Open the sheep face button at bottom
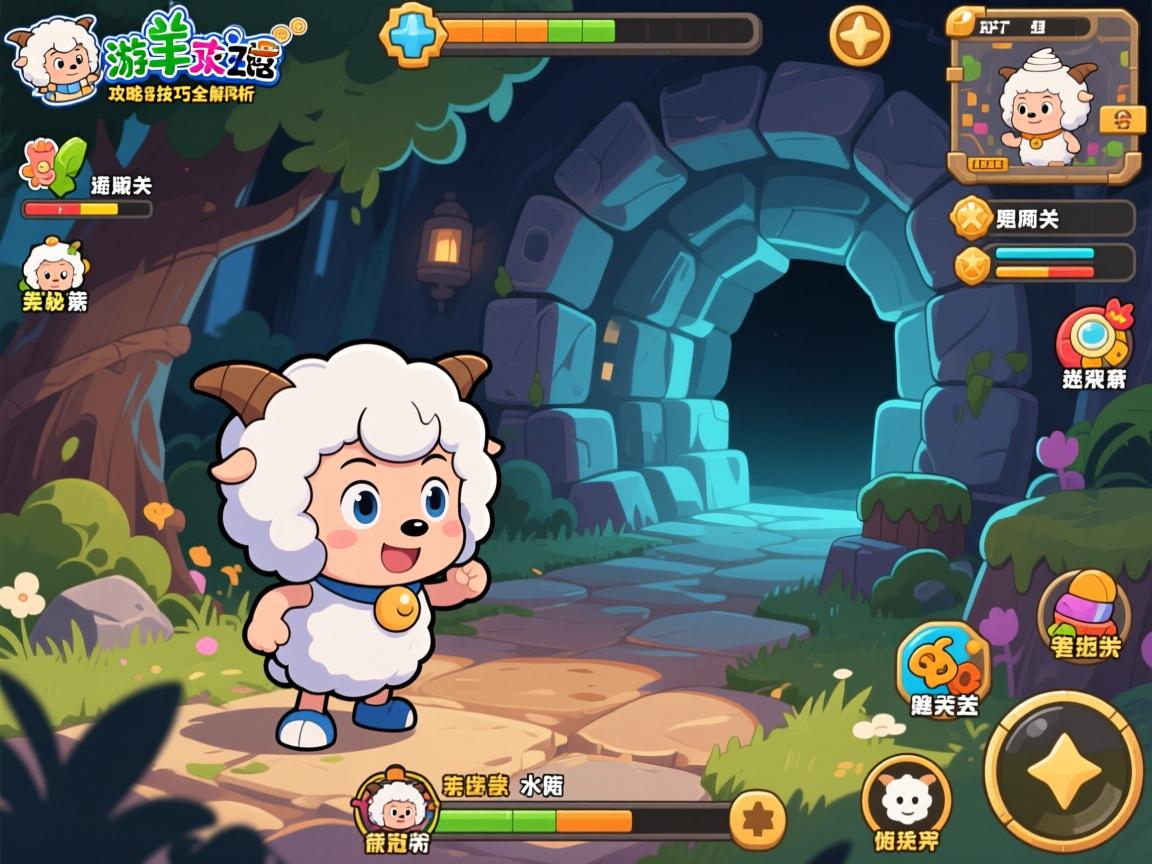 [x=906, y=799]
